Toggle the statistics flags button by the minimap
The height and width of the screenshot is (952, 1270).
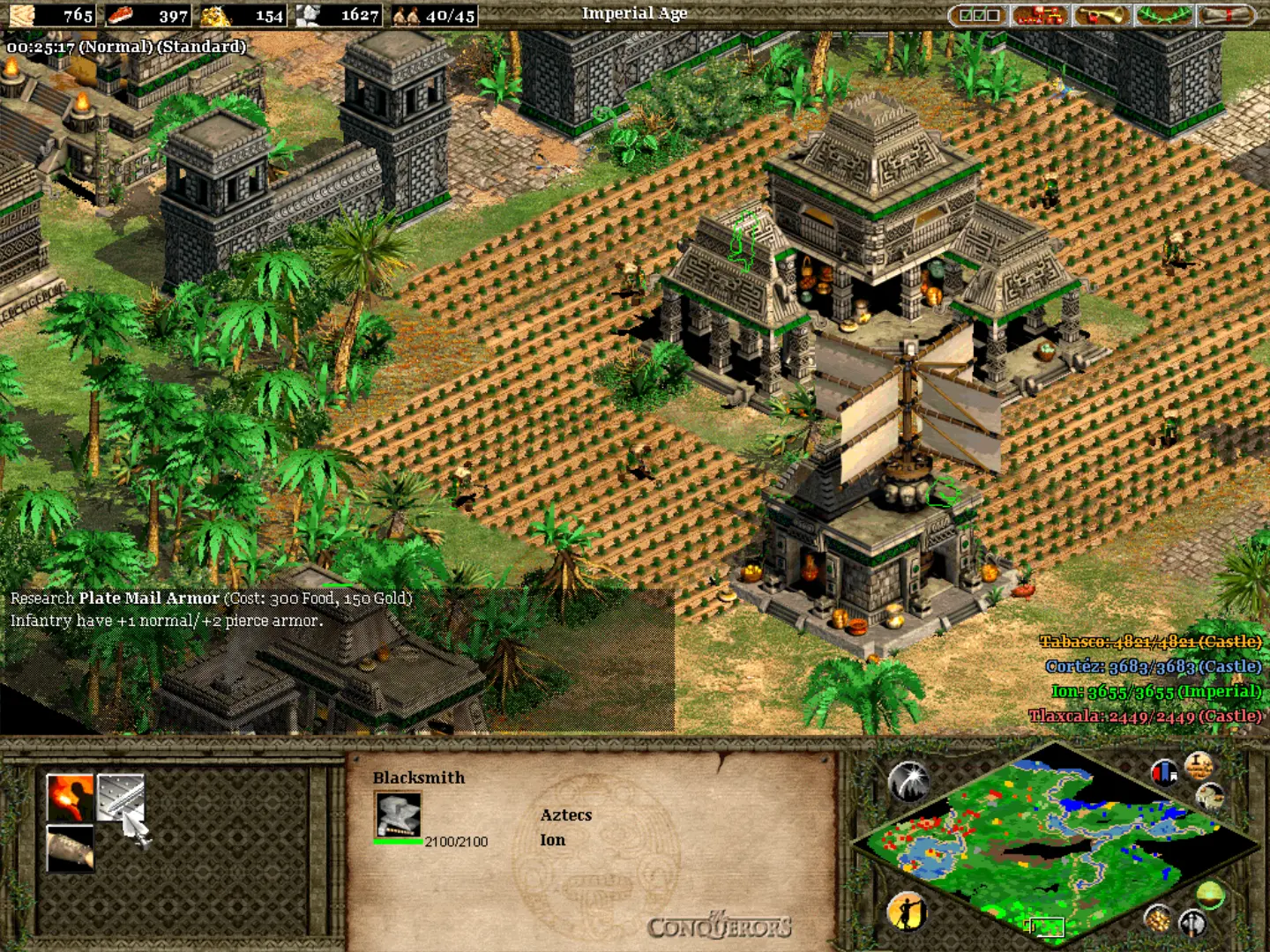(x=1164, y=773)
